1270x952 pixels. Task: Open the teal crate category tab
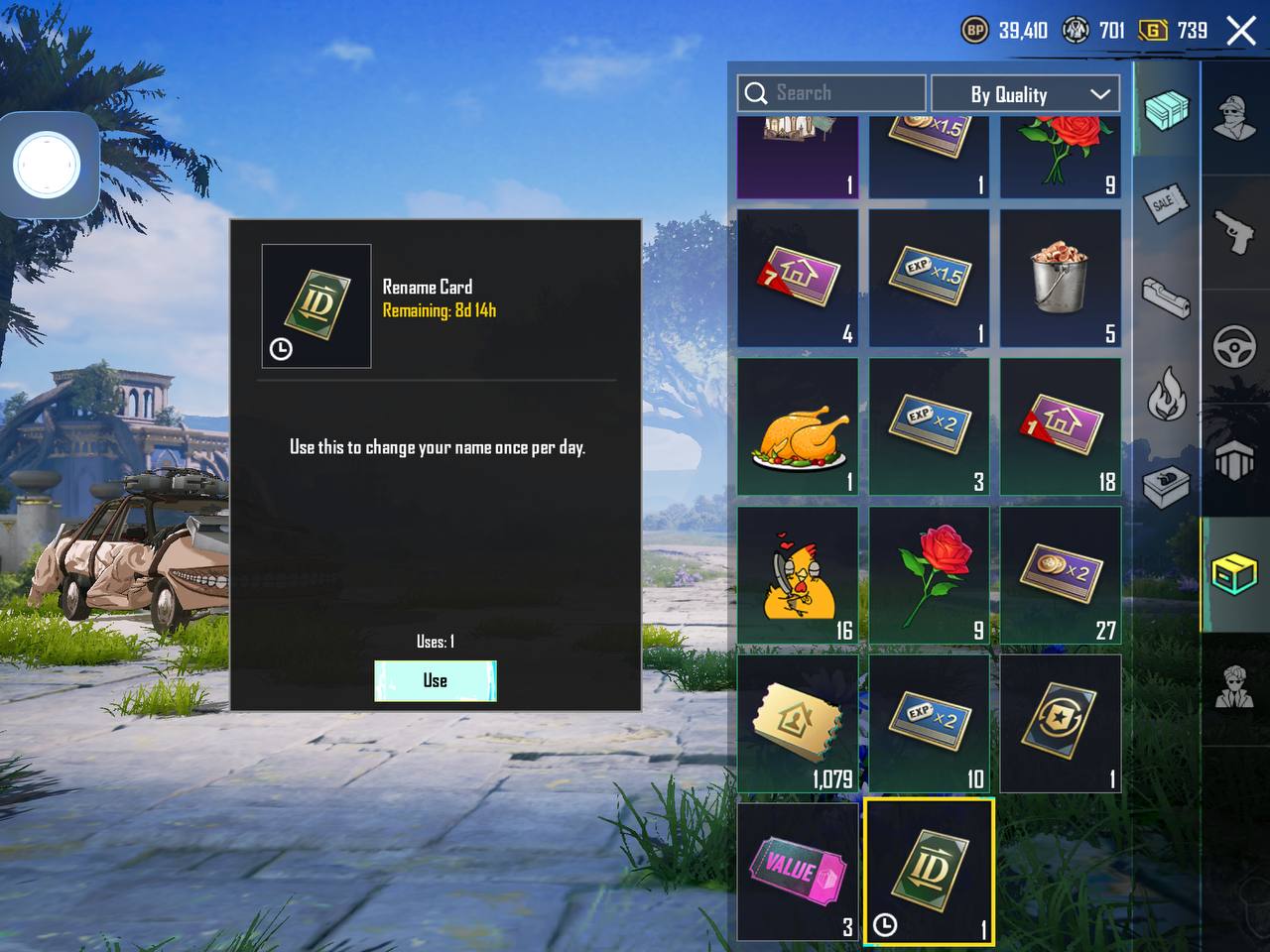click(x=1166, y=109)
